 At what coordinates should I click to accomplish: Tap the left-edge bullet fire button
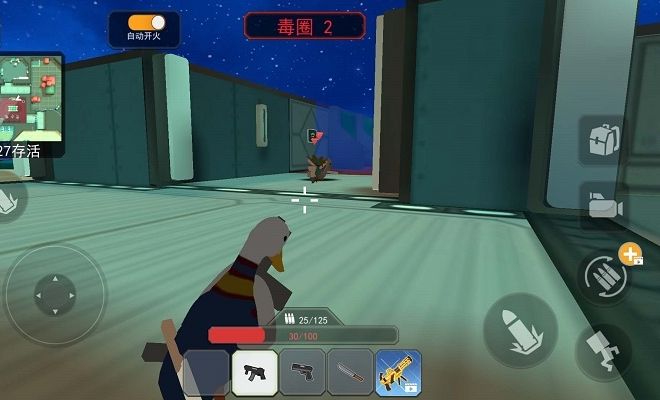click(x=8, y=198)
